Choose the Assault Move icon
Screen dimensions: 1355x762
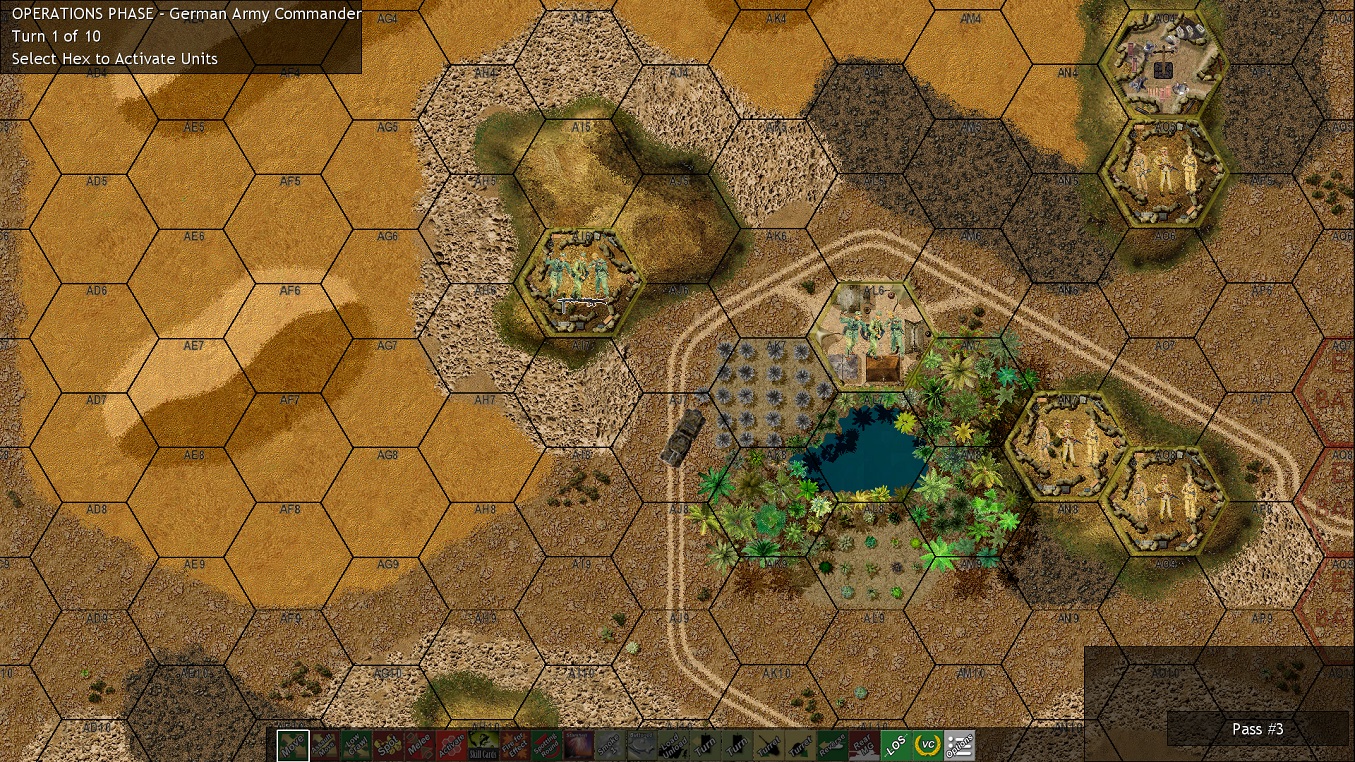point(324,744)
